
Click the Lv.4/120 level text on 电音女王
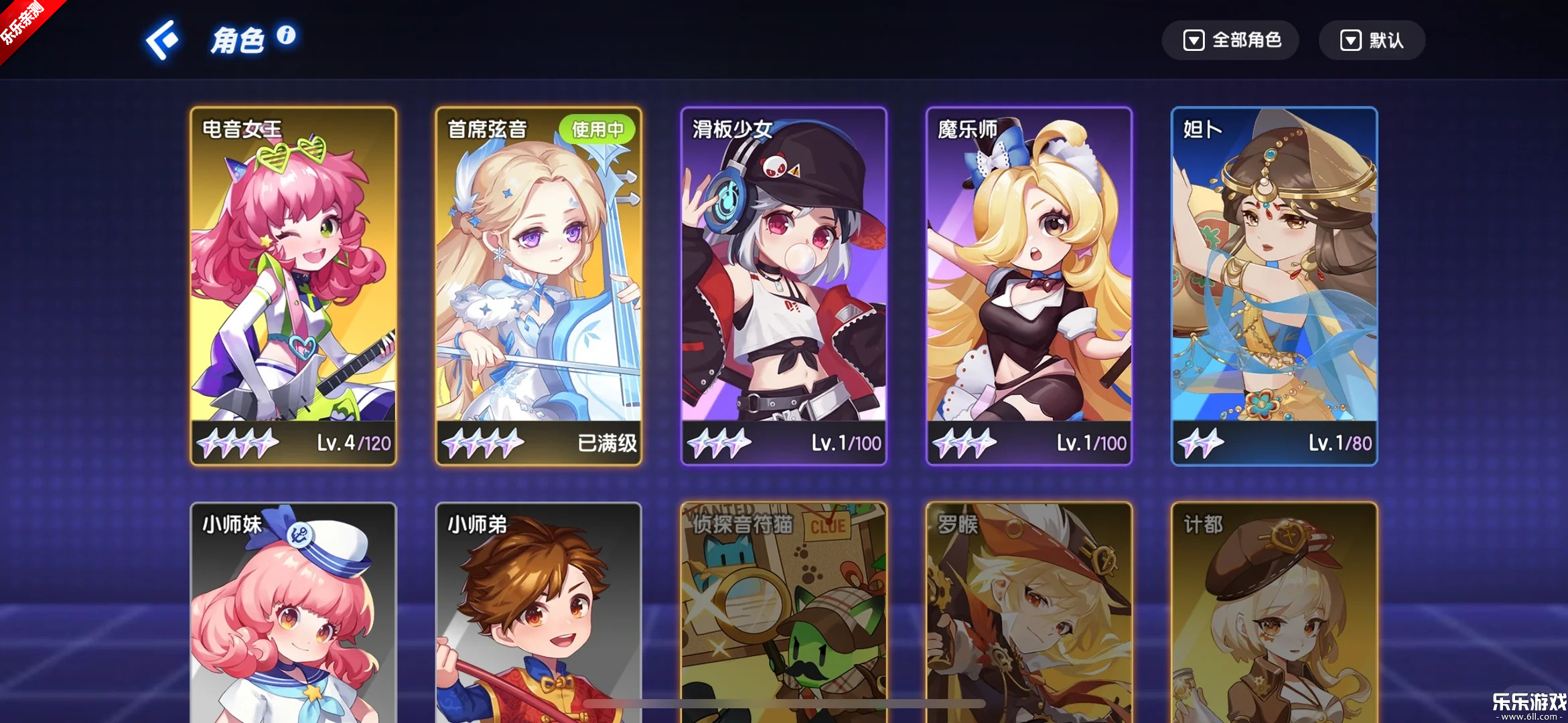[355, 443]
